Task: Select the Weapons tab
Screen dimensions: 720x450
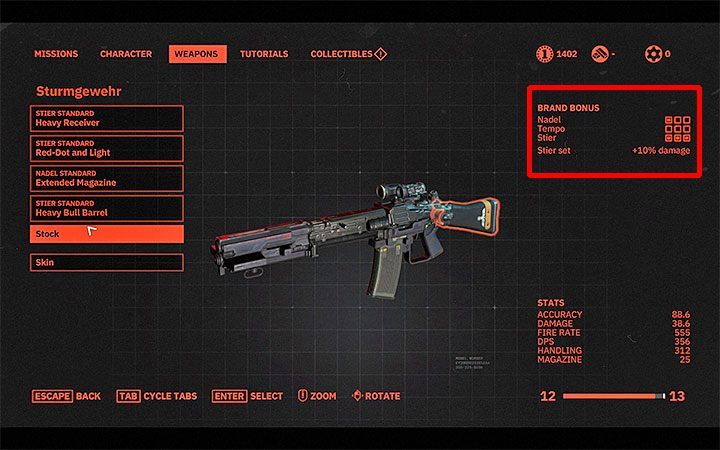Action: tap(196, 54)
